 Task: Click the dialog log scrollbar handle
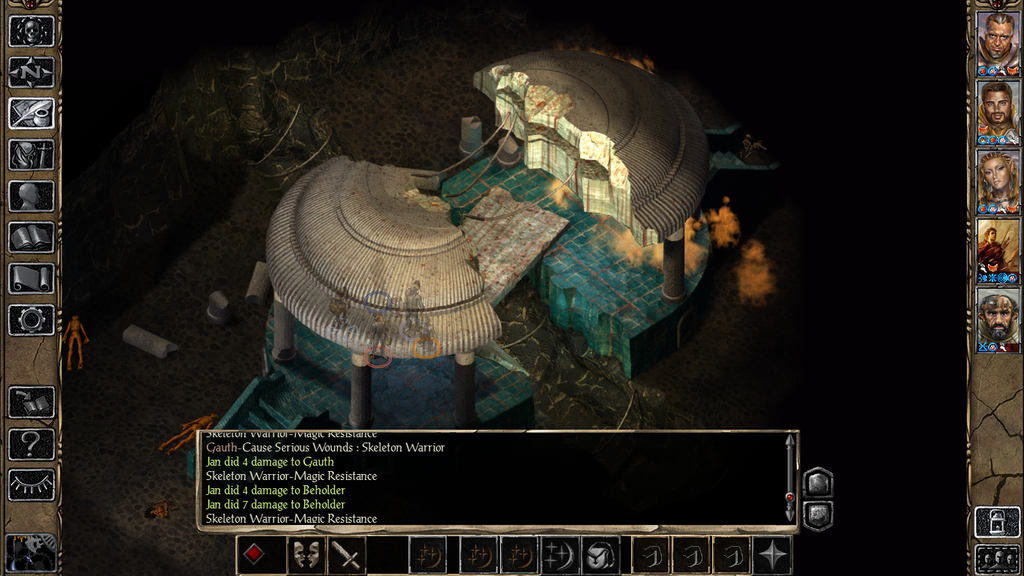790,497
